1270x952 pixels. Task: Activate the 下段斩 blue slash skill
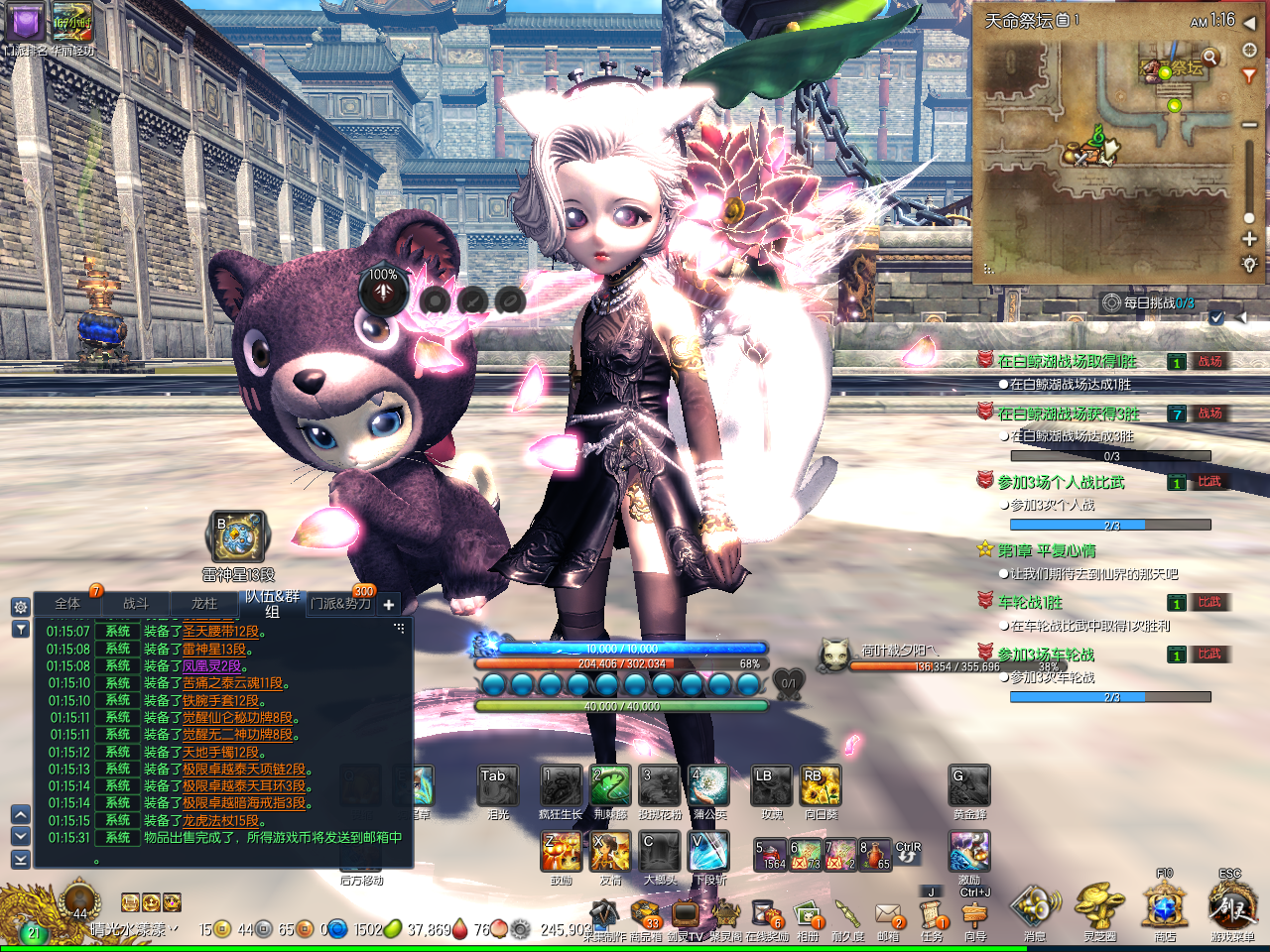[708, 852]
